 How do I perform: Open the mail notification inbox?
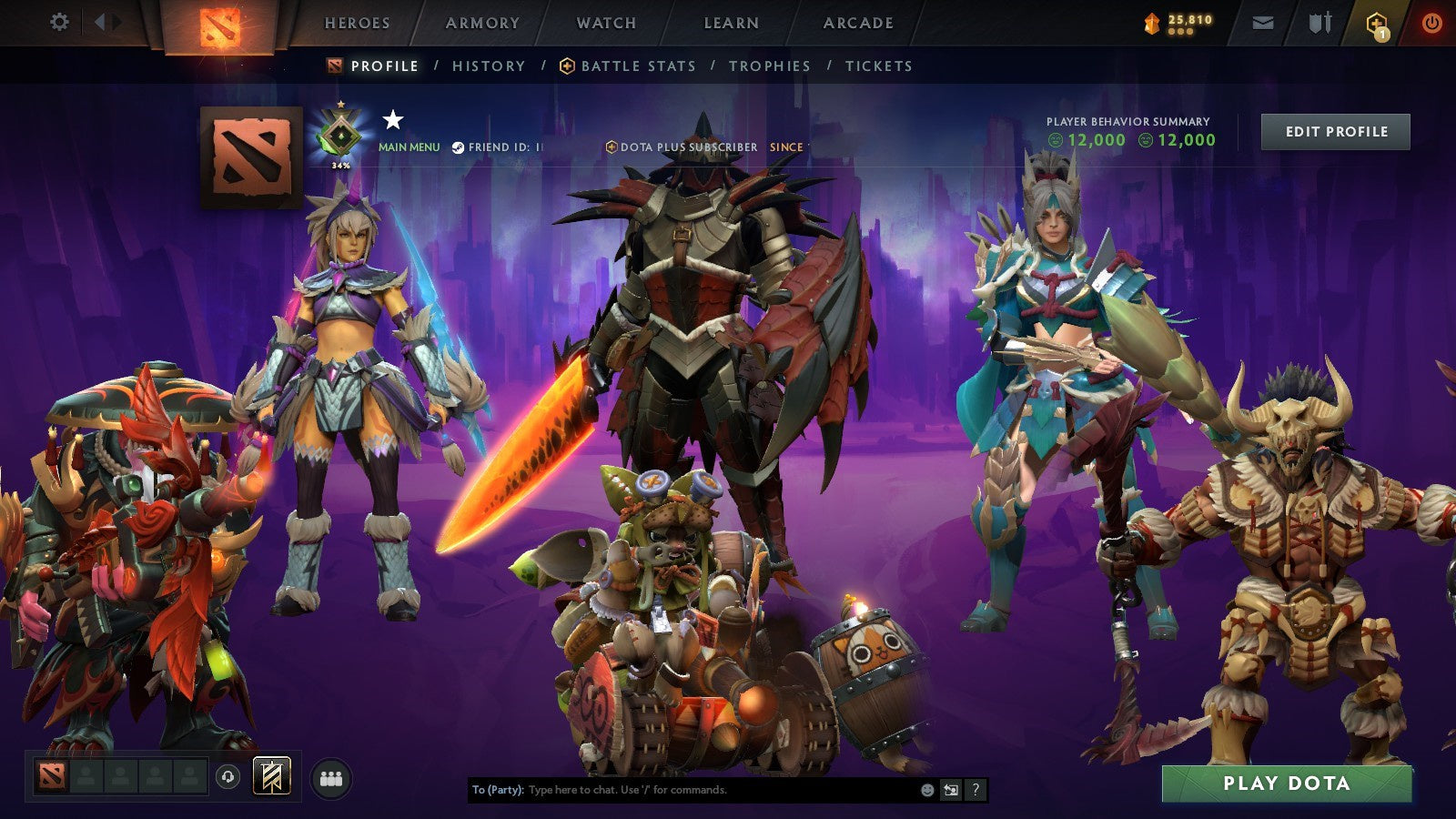pos(1265,22)
